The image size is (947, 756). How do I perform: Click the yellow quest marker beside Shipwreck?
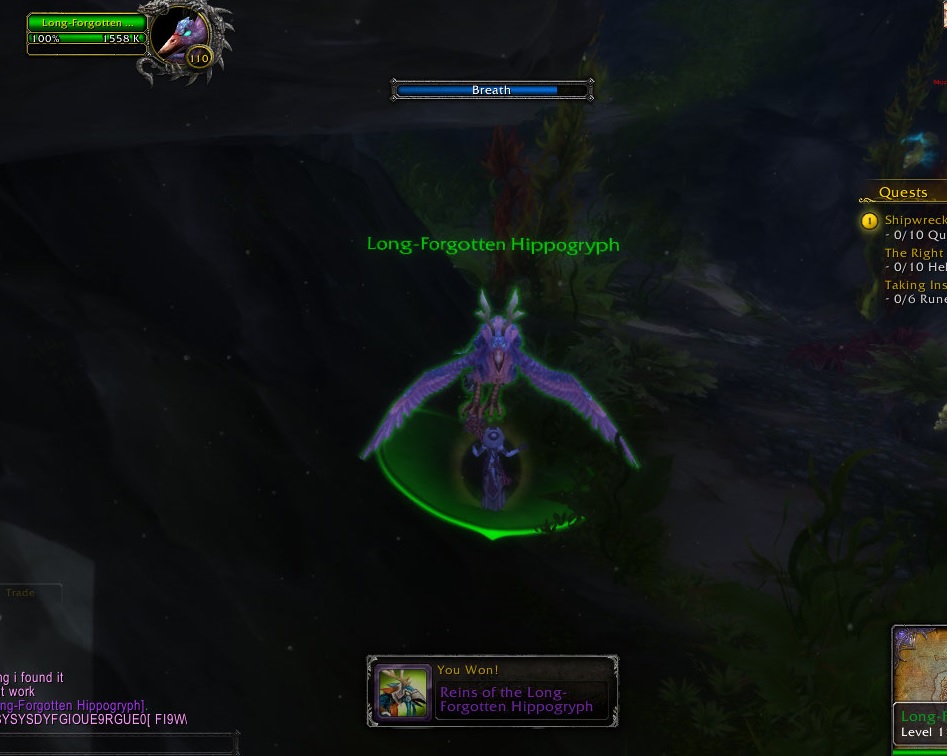click(870, 221)
